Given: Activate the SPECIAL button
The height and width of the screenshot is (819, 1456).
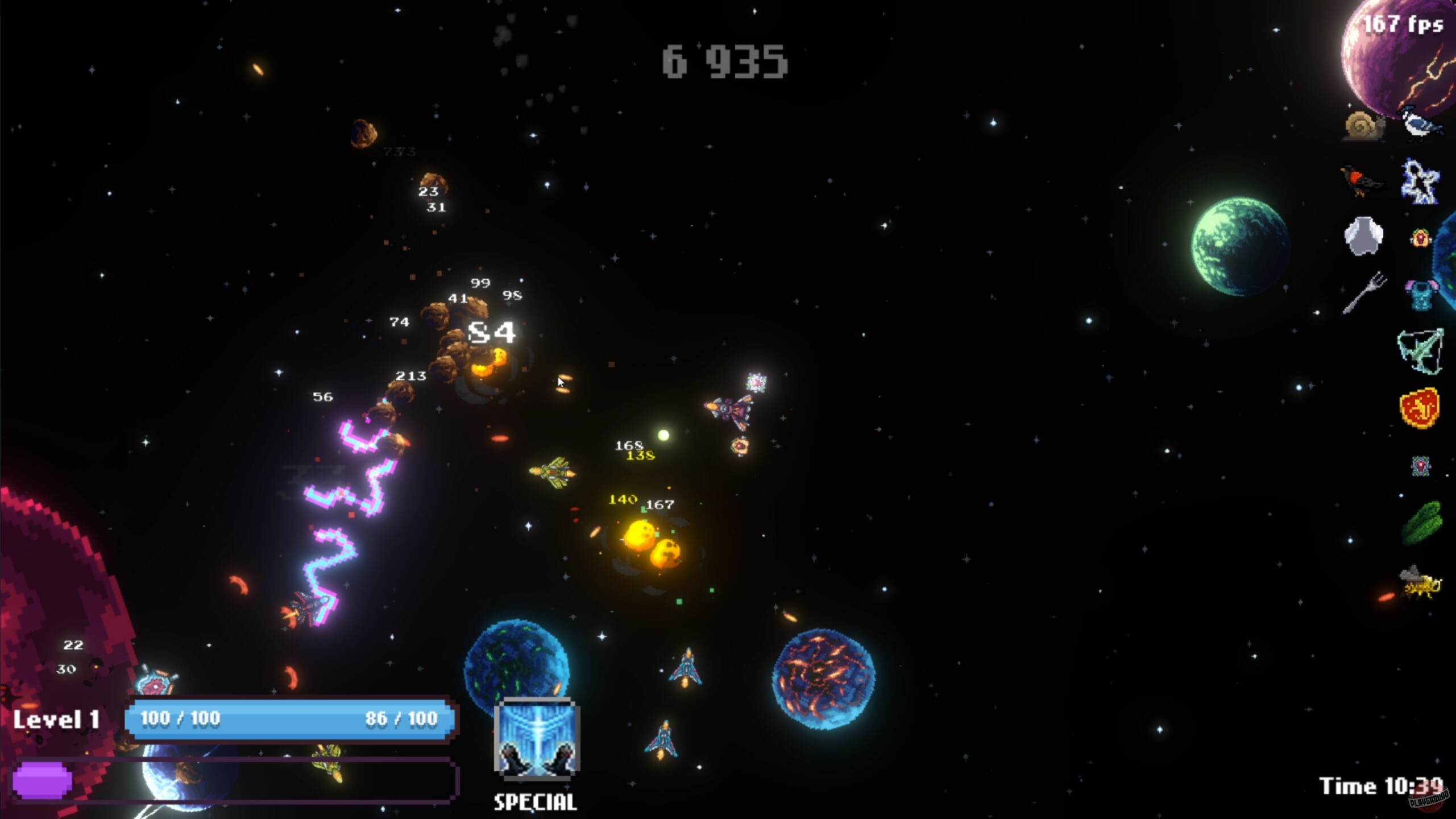Looking at the screenshot, I should [534, 802].
